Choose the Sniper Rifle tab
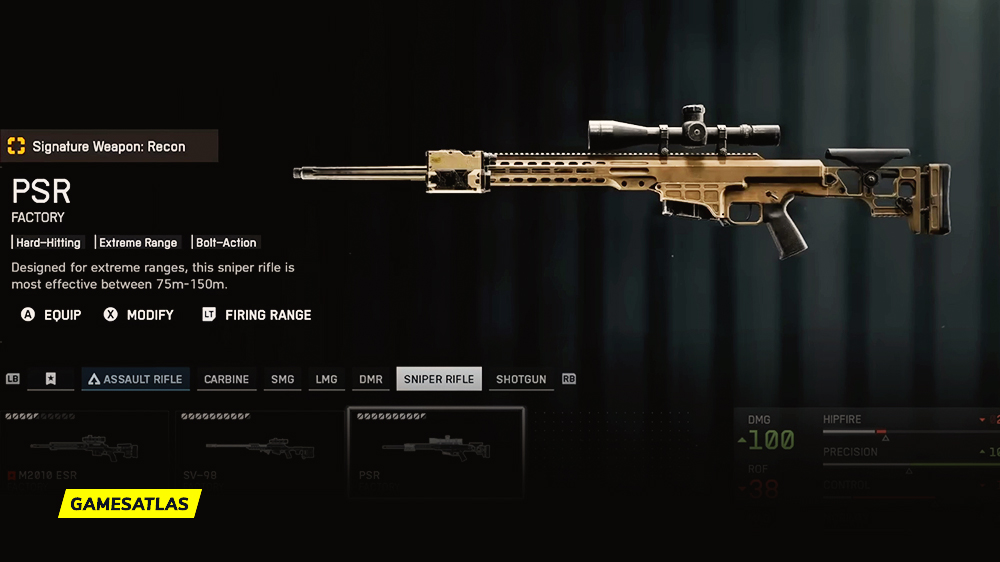Viewport: 1000px width, 562px height. (439, 380)
